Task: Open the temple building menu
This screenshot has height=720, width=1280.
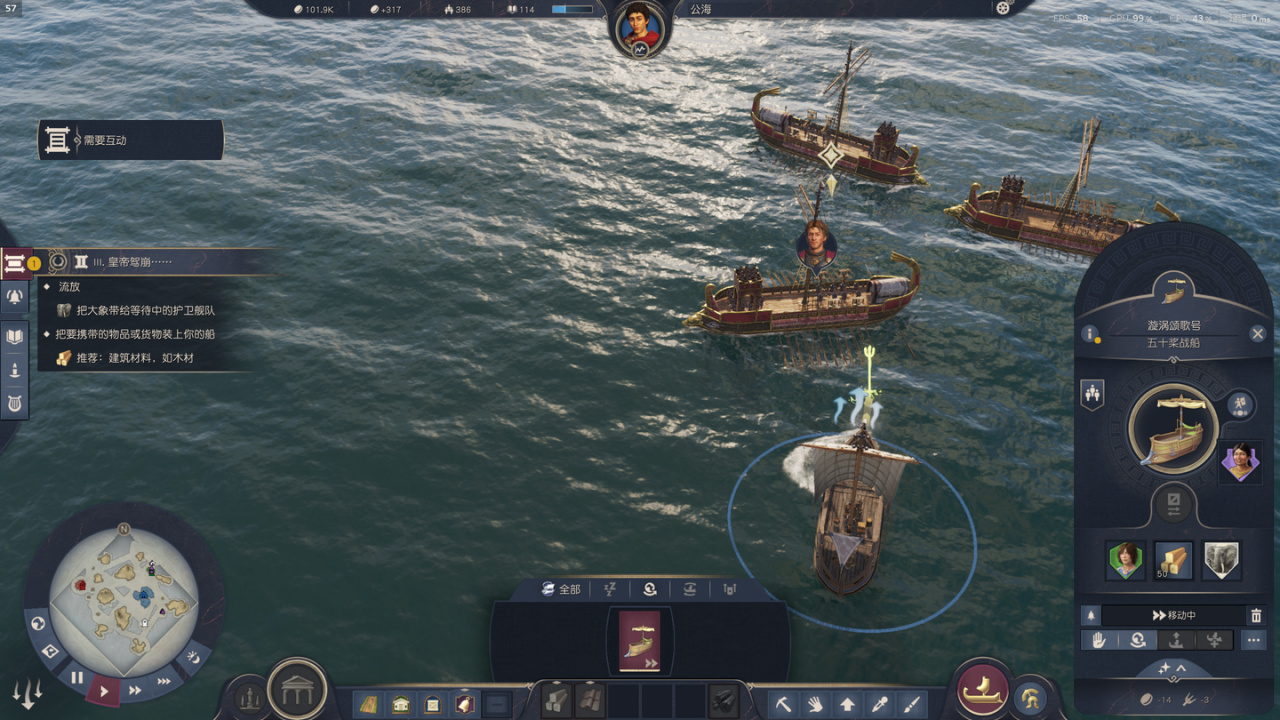Action: 298,688
